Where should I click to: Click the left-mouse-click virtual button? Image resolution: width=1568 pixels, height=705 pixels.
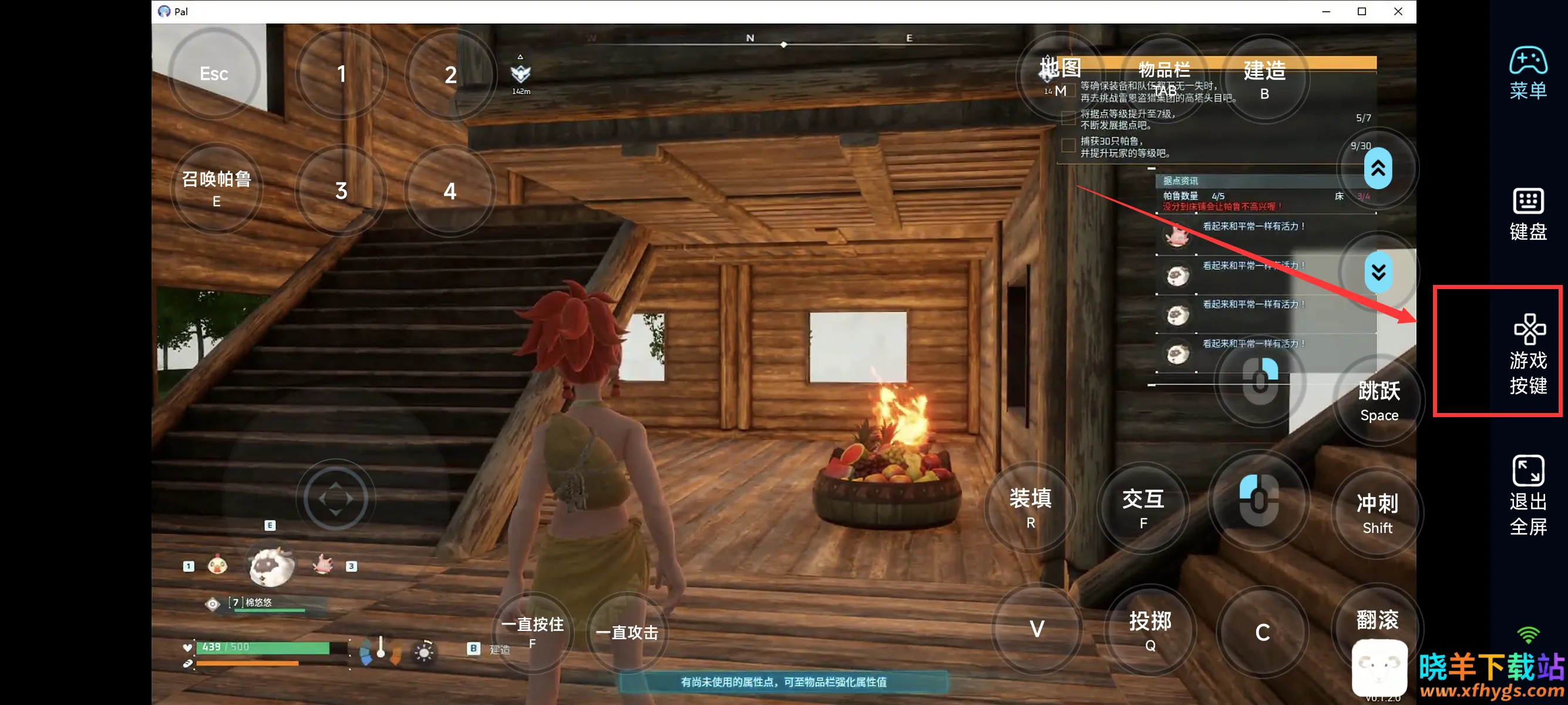tap(1259, 501)
